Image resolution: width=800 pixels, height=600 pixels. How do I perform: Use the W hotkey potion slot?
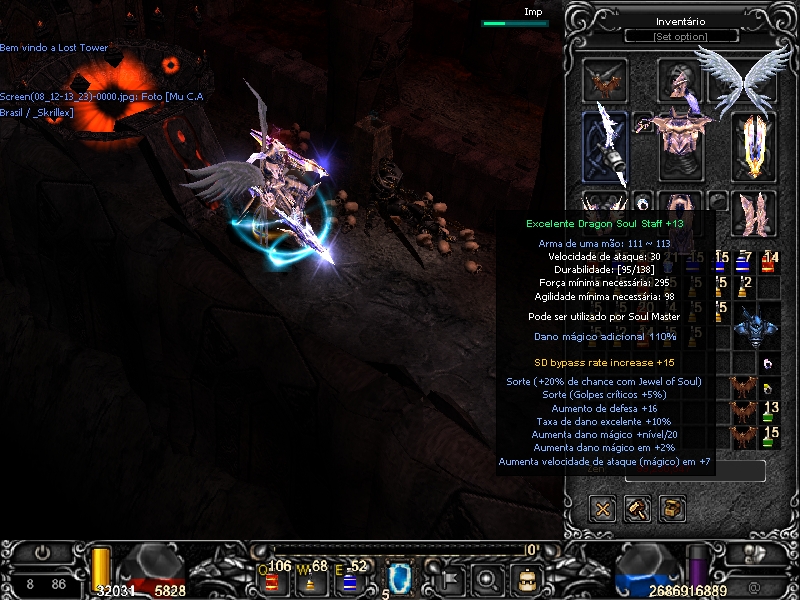point(308,576)
